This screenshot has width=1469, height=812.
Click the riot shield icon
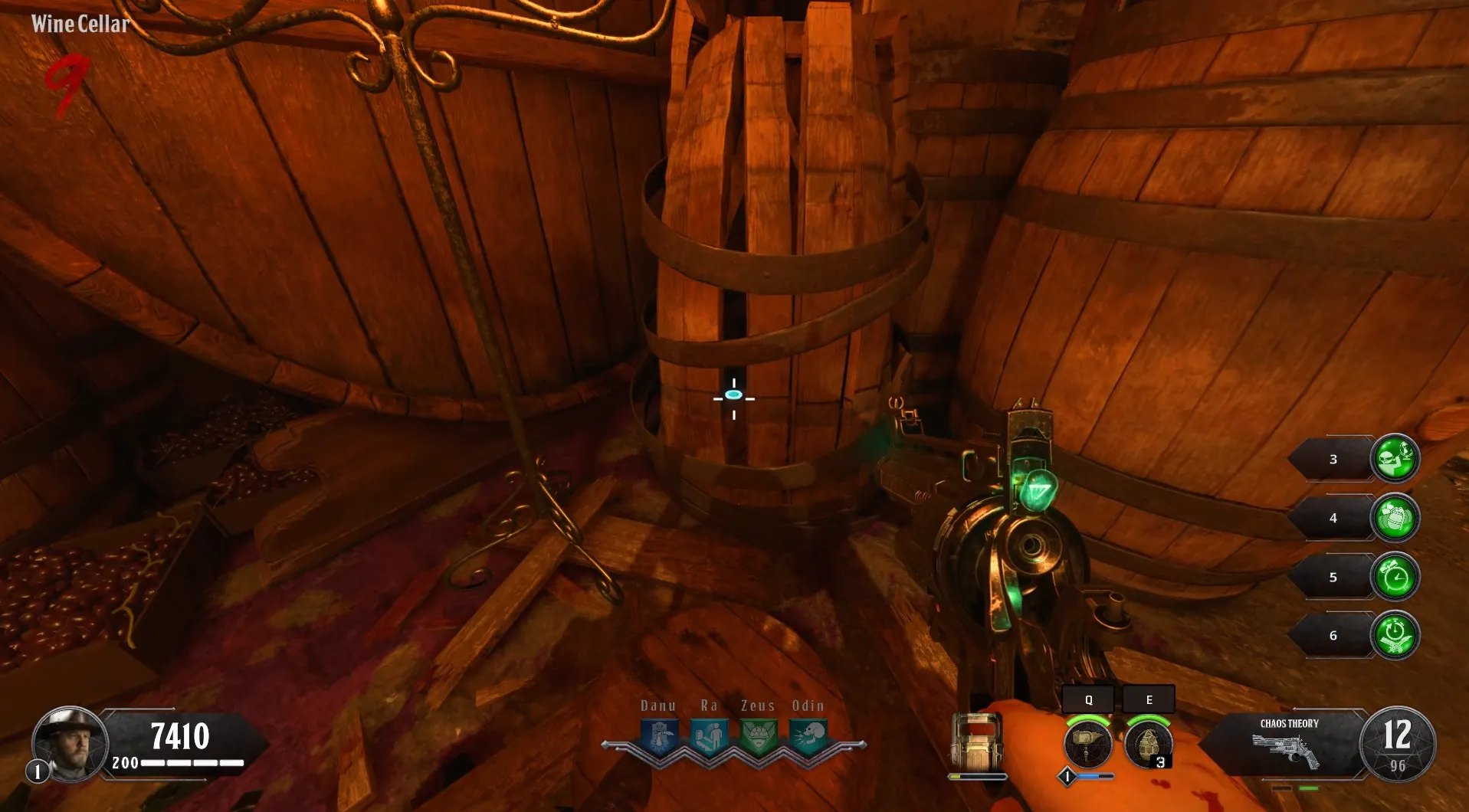pos(977,742)
